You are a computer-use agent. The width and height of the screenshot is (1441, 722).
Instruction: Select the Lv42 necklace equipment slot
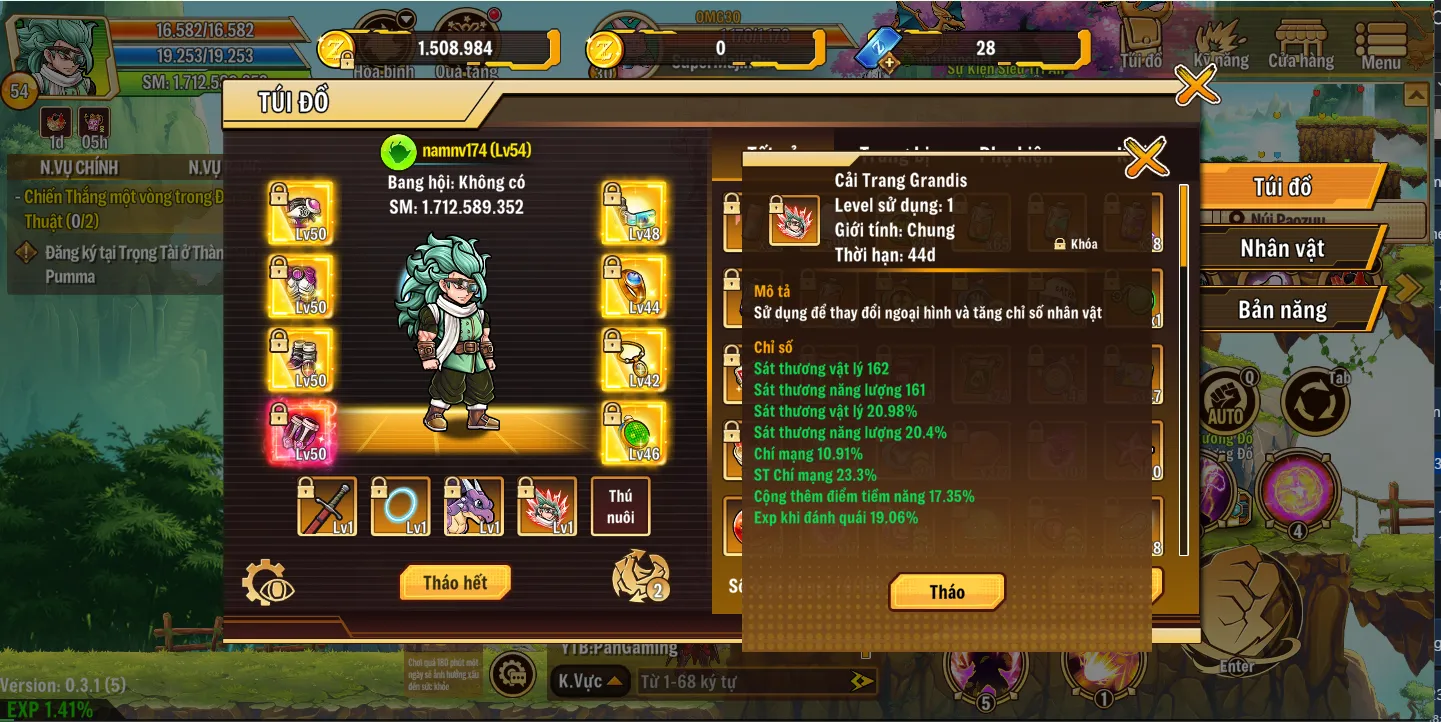tap(634, 360)
